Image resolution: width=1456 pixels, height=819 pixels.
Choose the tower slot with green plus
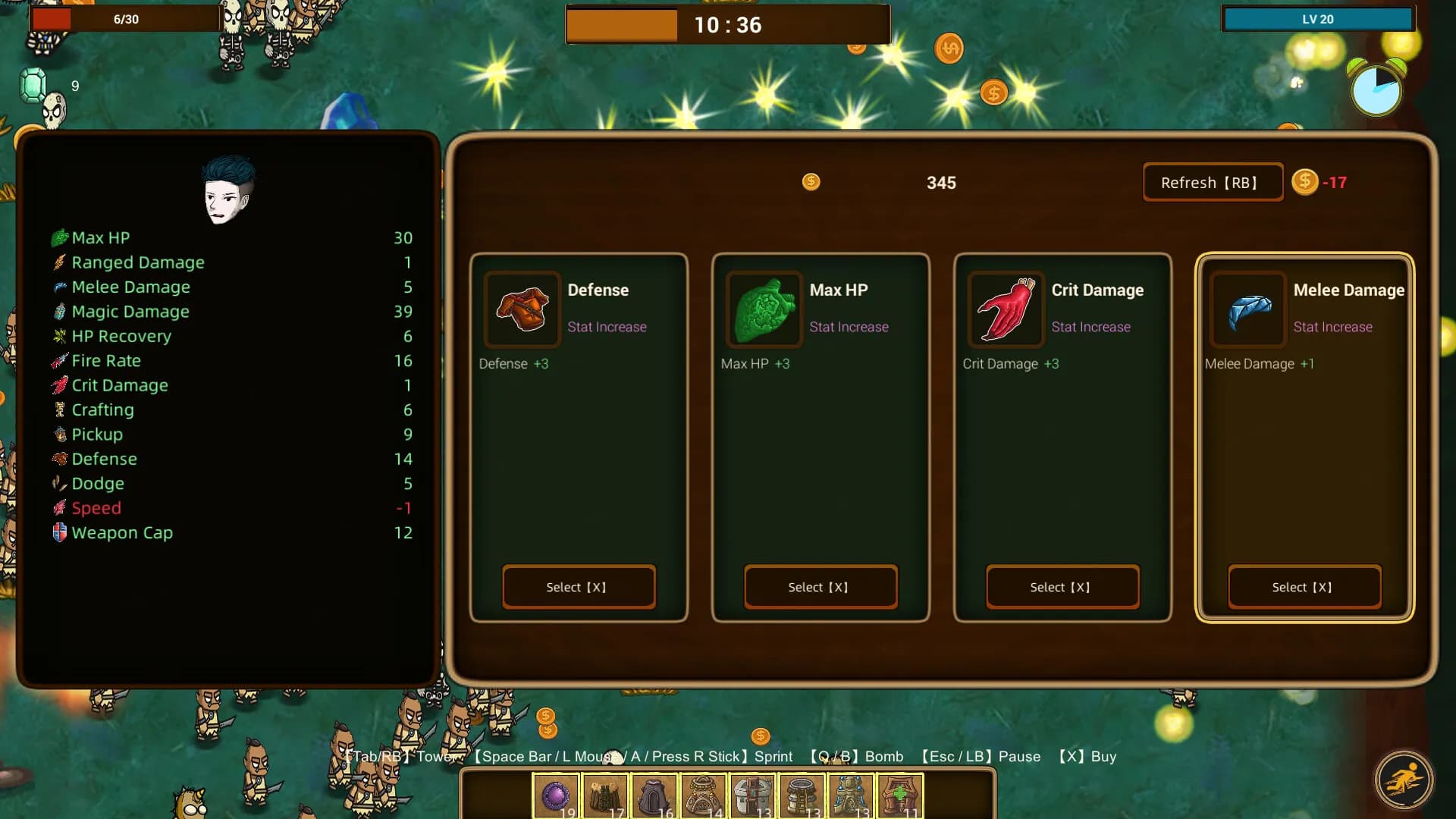pos(900,796)
